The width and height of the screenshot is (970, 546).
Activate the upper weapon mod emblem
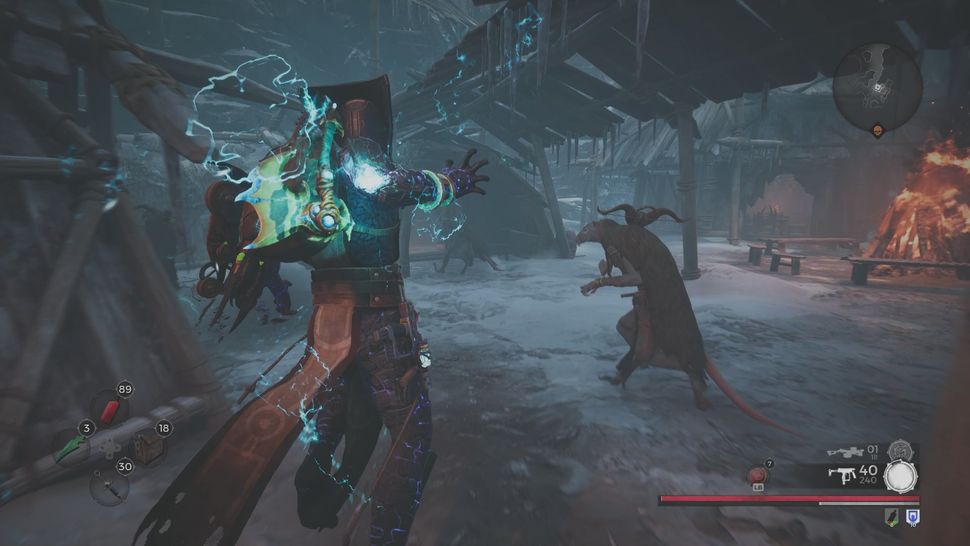(x=900, y=451)
